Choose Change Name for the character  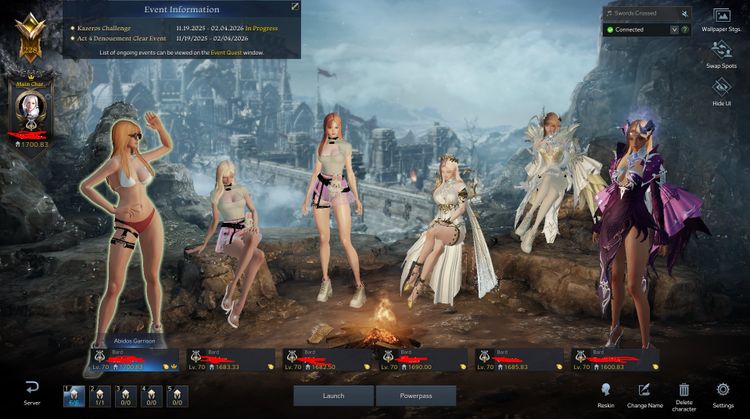click(644, 394)
